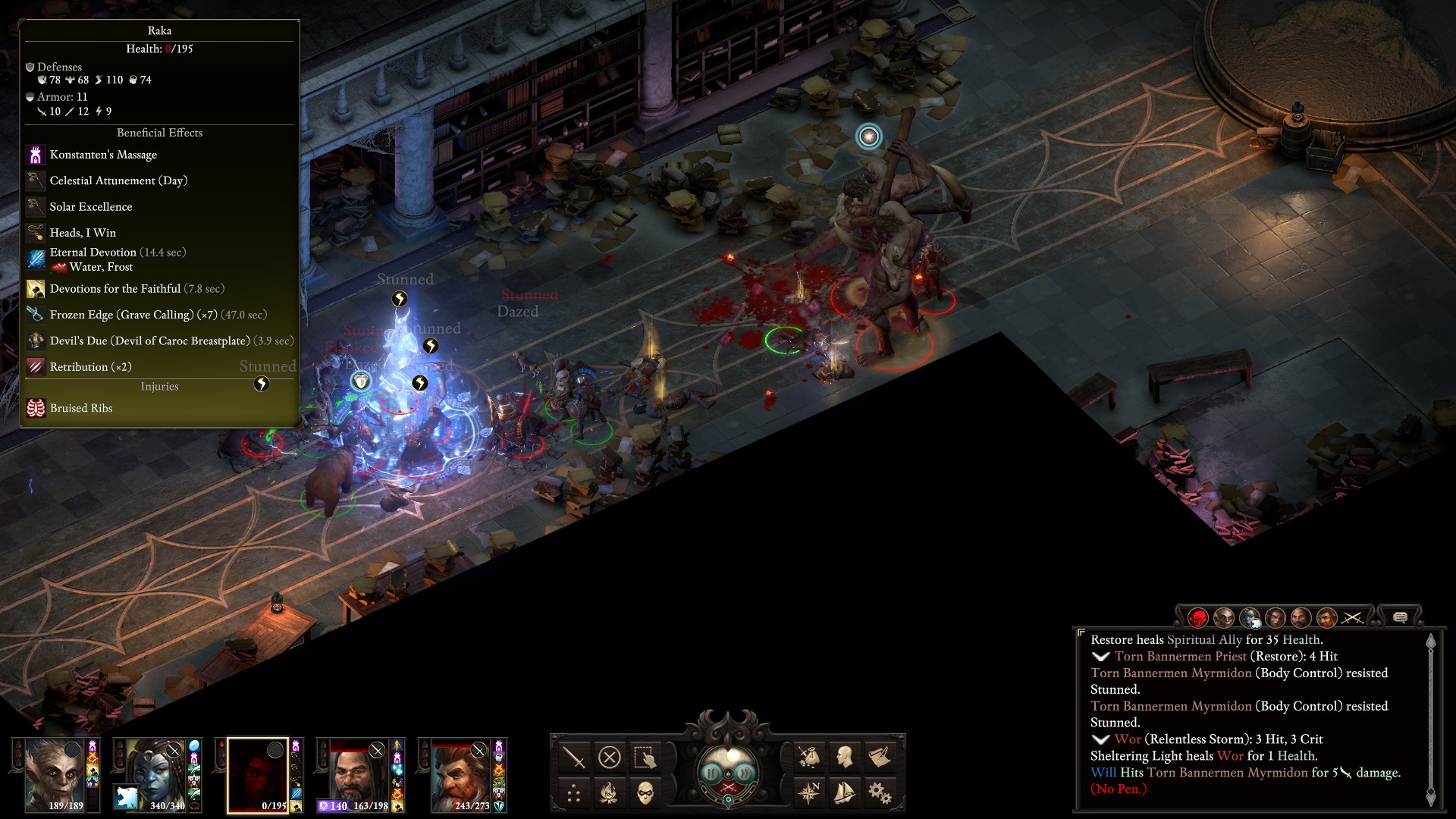The height and width of the screenshot is (819, 1456).
Task: Open the area map compass icon
Action: 808,793
